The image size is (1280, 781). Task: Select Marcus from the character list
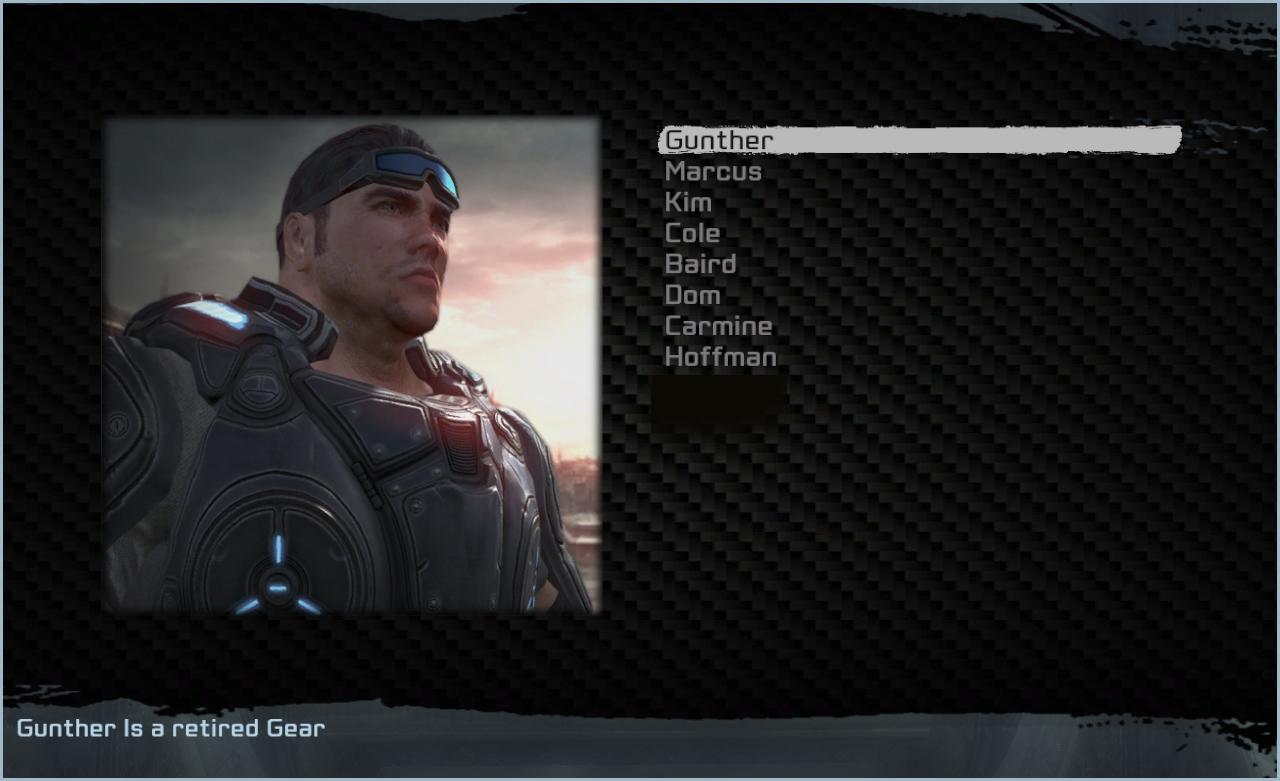pyautogui.click(x=712, y=171)
